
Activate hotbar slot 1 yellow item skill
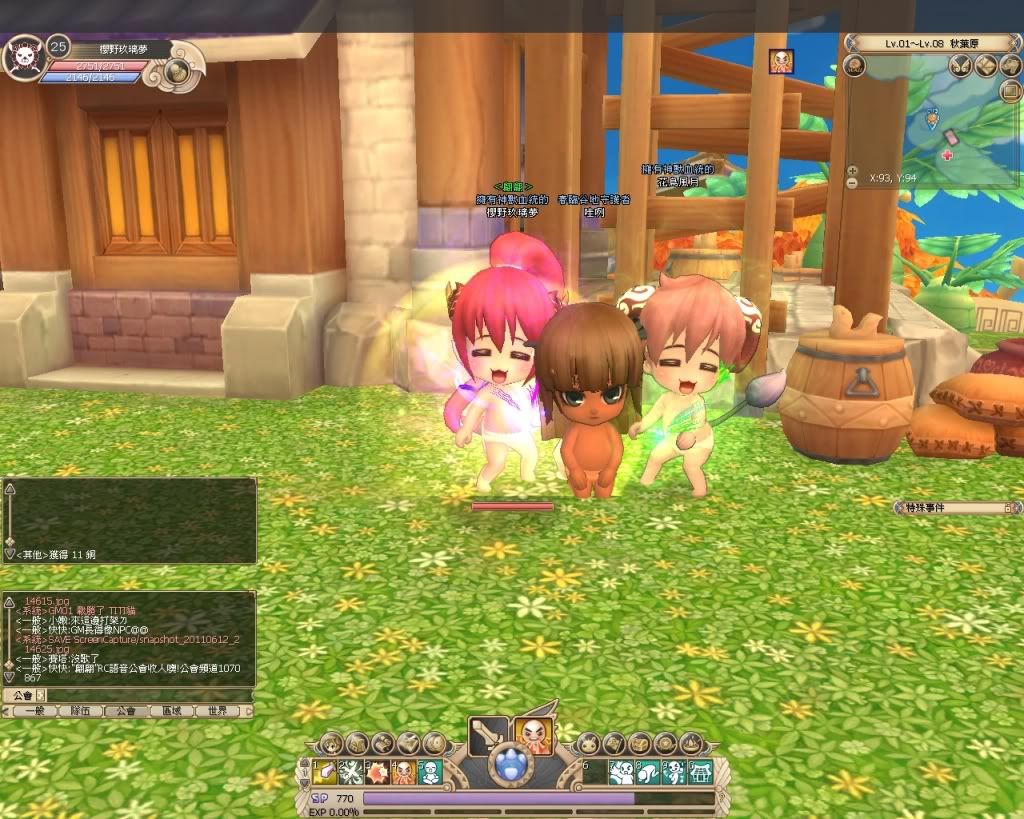[325, 771]
